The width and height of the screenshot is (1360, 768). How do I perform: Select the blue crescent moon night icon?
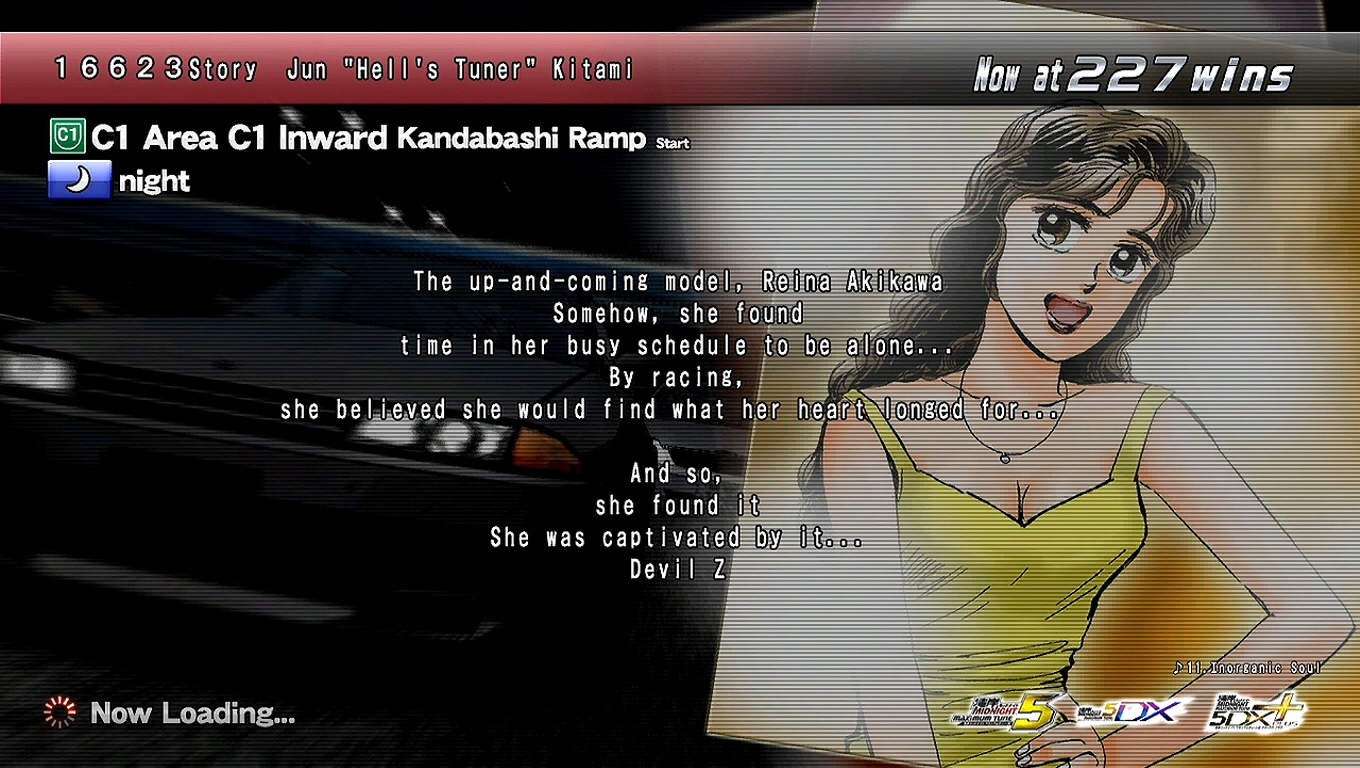(78, 180)
